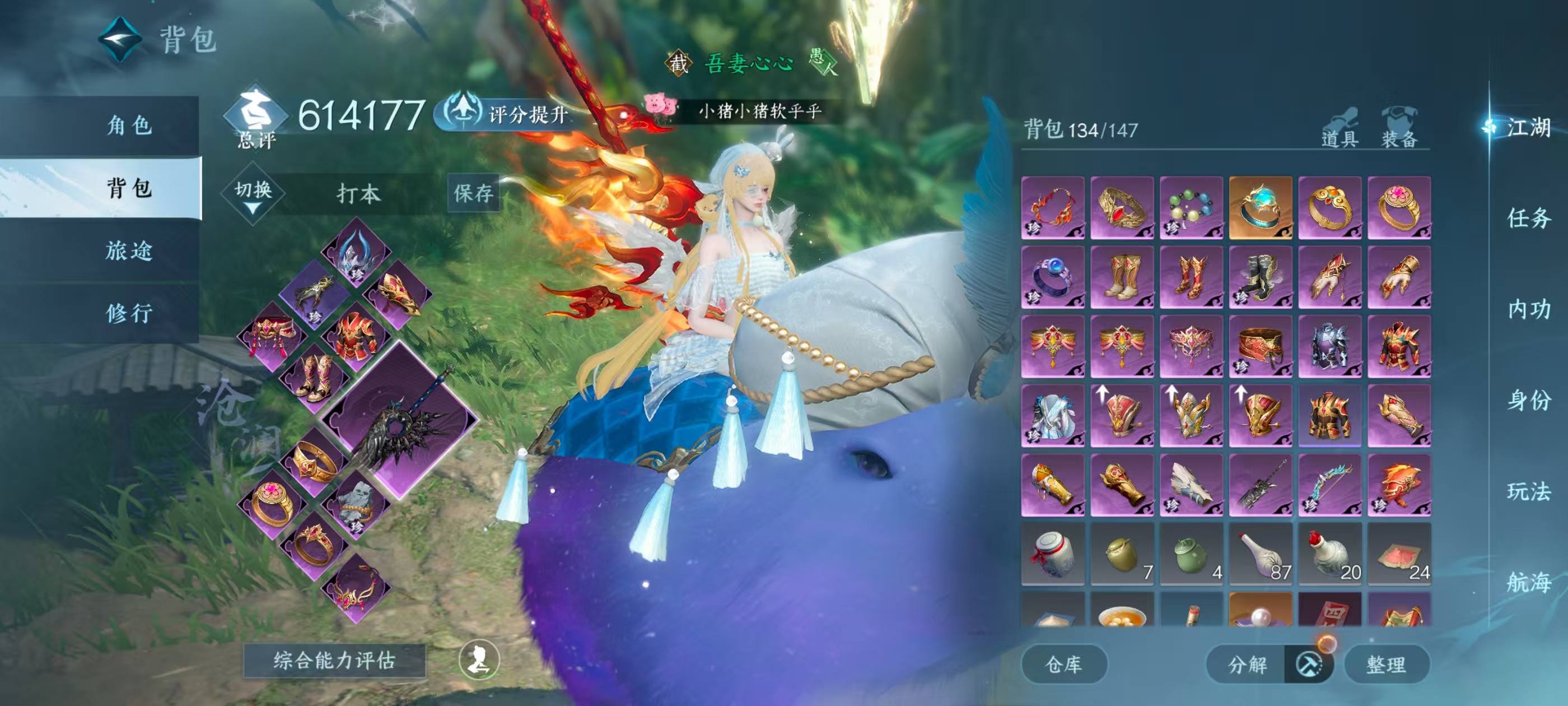Choose the item stack showing 87
Viewport: 1568px width, 706px height.
click(1260, 554)
